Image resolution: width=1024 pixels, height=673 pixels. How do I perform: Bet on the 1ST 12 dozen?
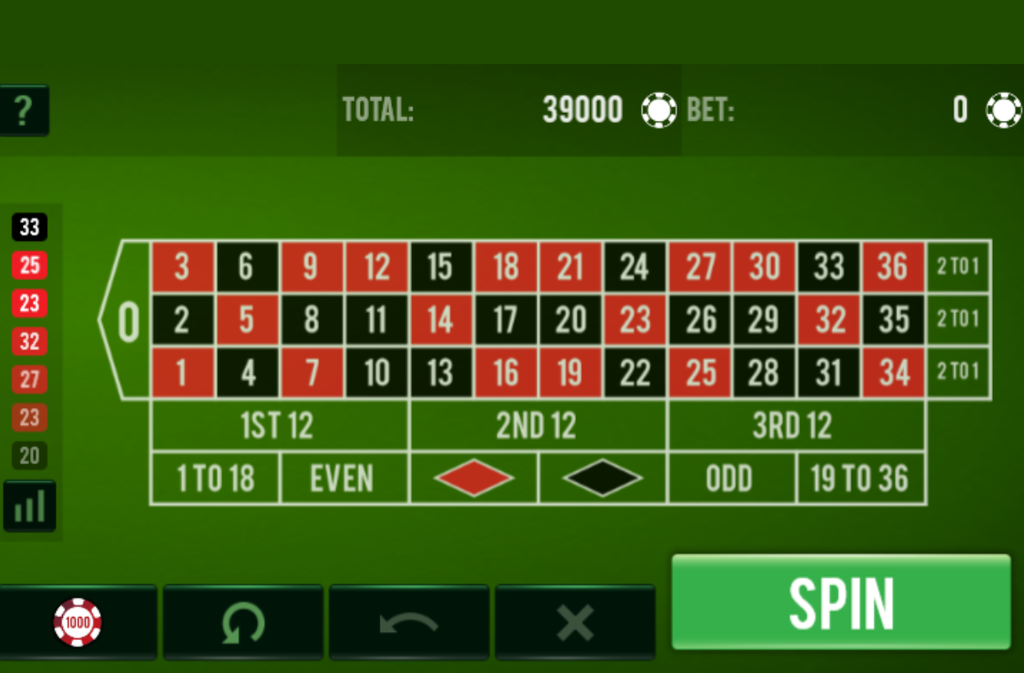[x=278, y=426]
